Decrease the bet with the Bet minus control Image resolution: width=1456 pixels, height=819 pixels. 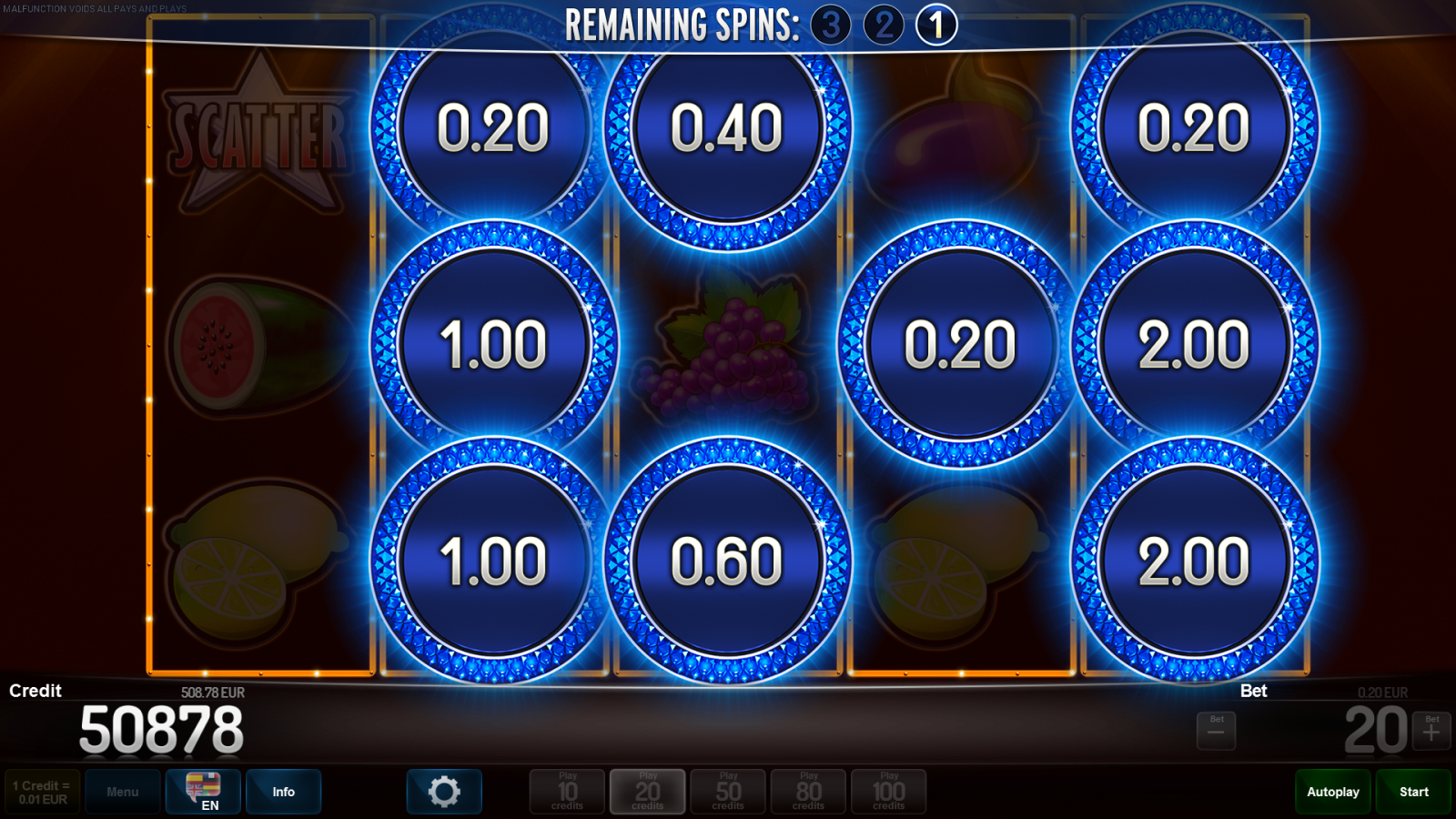pyautogui.click(x=1216, y=728)
